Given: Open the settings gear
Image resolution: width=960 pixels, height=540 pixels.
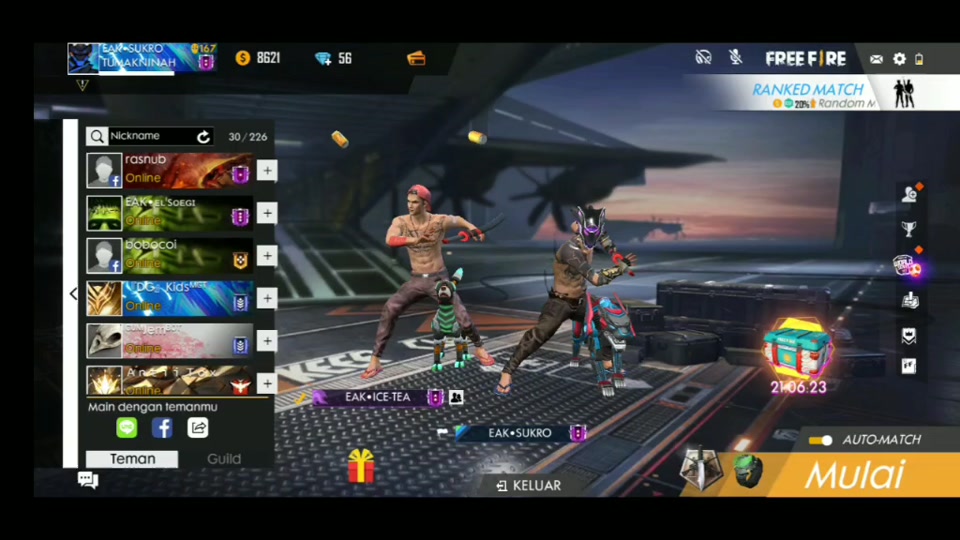Looking at the screenshot, I should pos(899,59).
